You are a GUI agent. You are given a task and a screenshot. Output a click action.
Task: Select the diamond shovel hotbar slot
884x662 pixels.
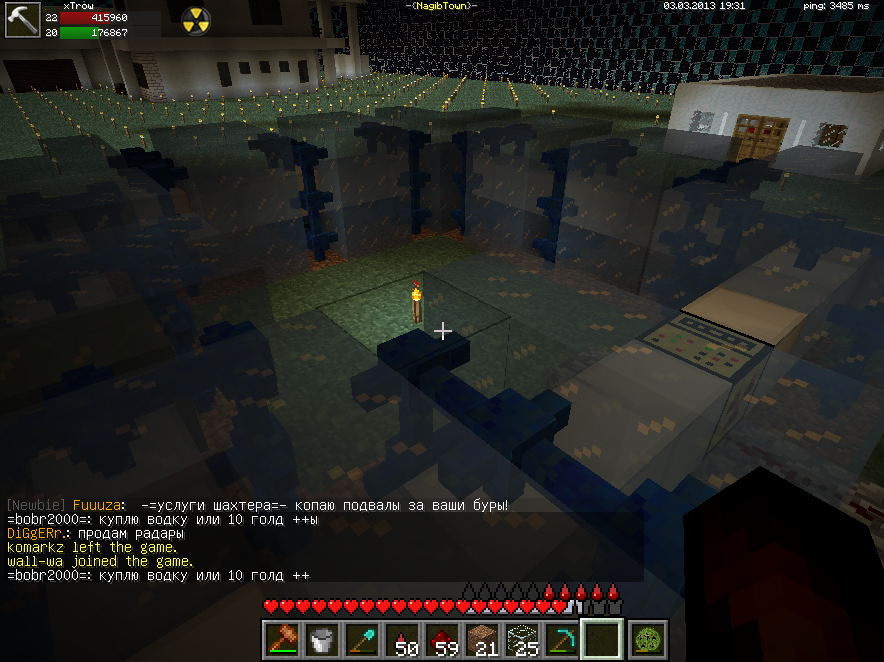tap(362, 639)
